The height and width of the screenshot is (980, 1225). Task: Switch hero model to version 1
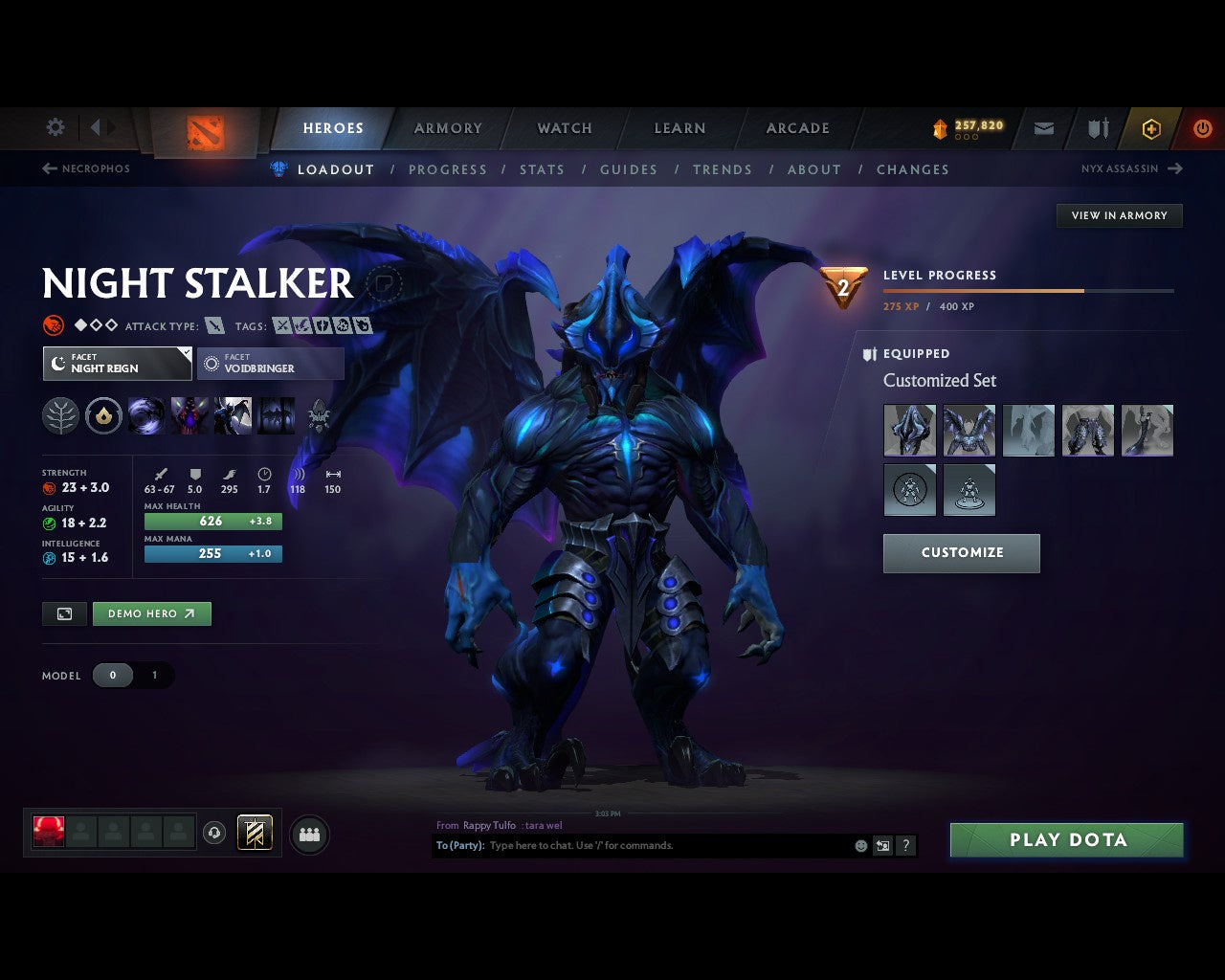tap(154, 675)
